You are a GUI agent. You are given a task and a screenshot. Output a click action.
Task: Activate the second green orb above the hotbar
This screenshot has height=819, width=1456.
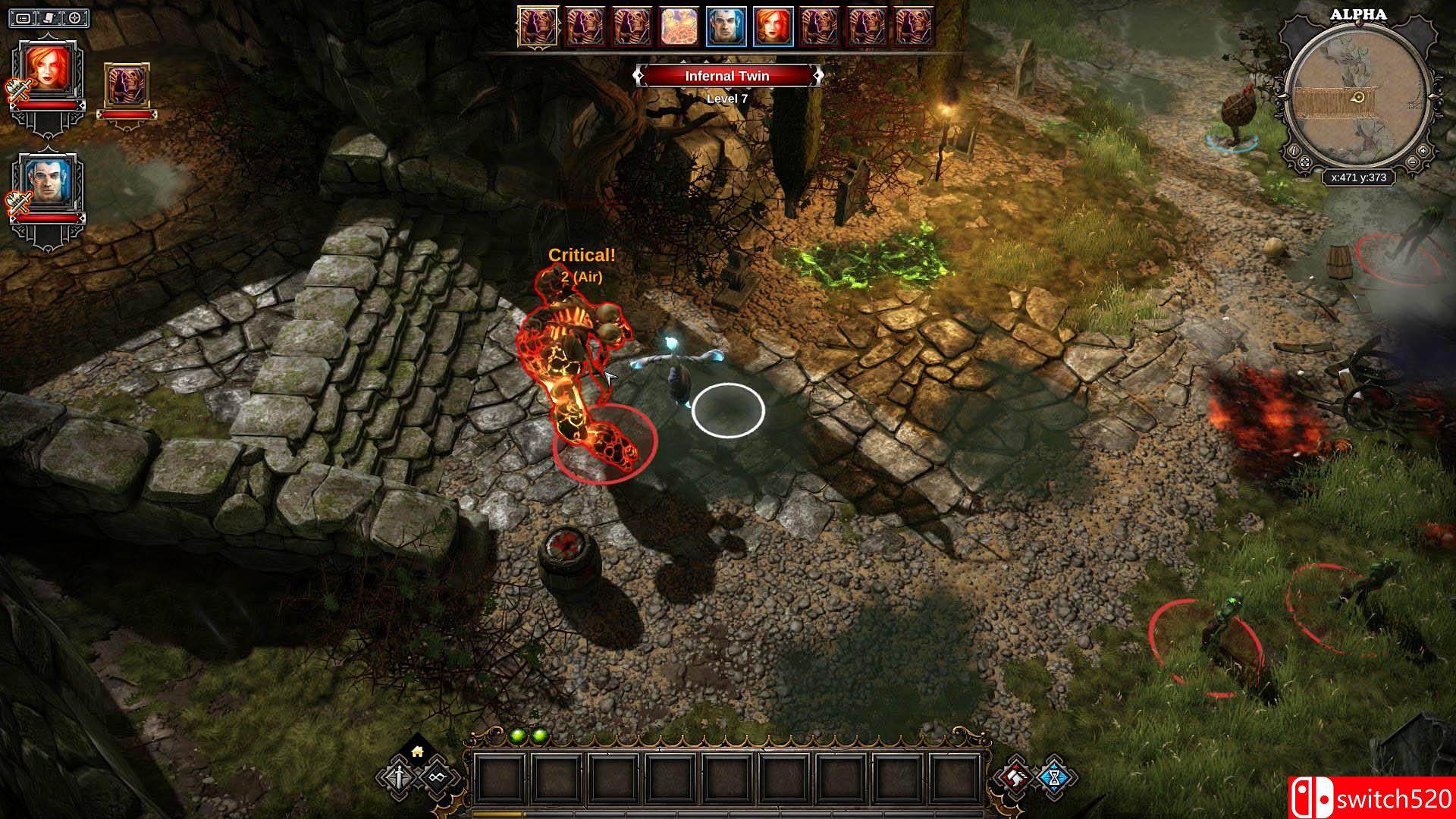(x=538, y=735)
